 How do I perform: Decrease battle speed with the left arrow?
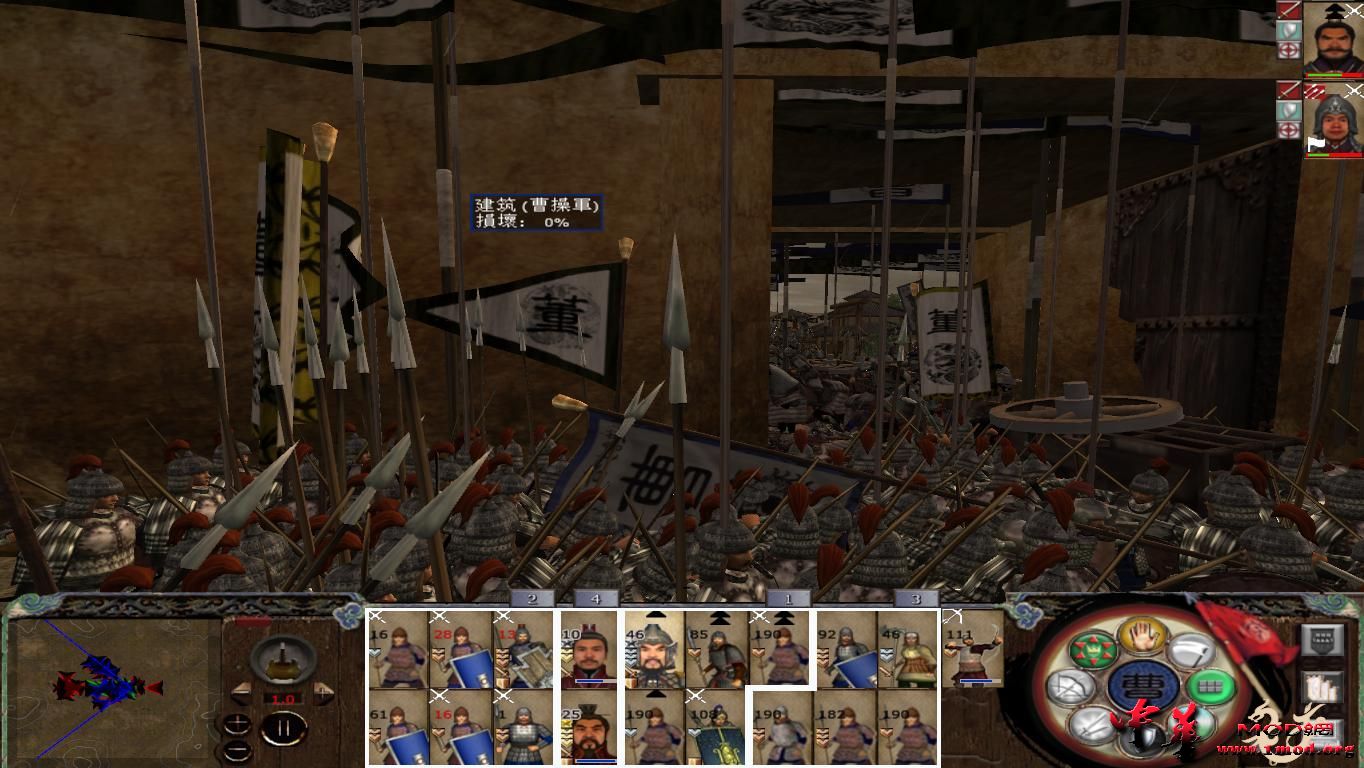point(243,694)
